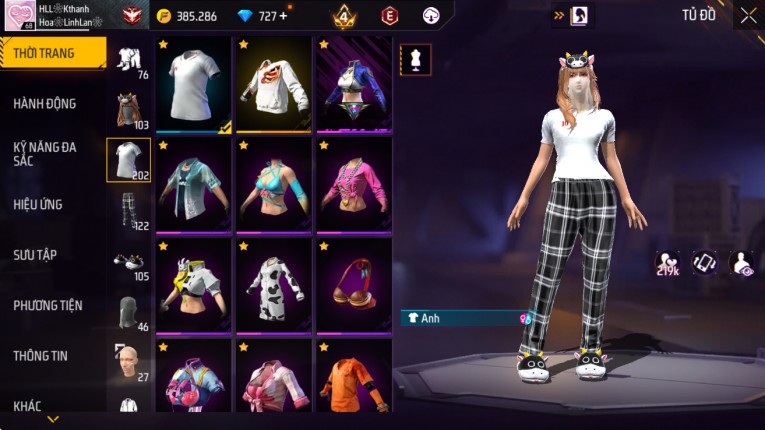Pick the pink jacket top

pyautogui.click(x=354, y=185)
